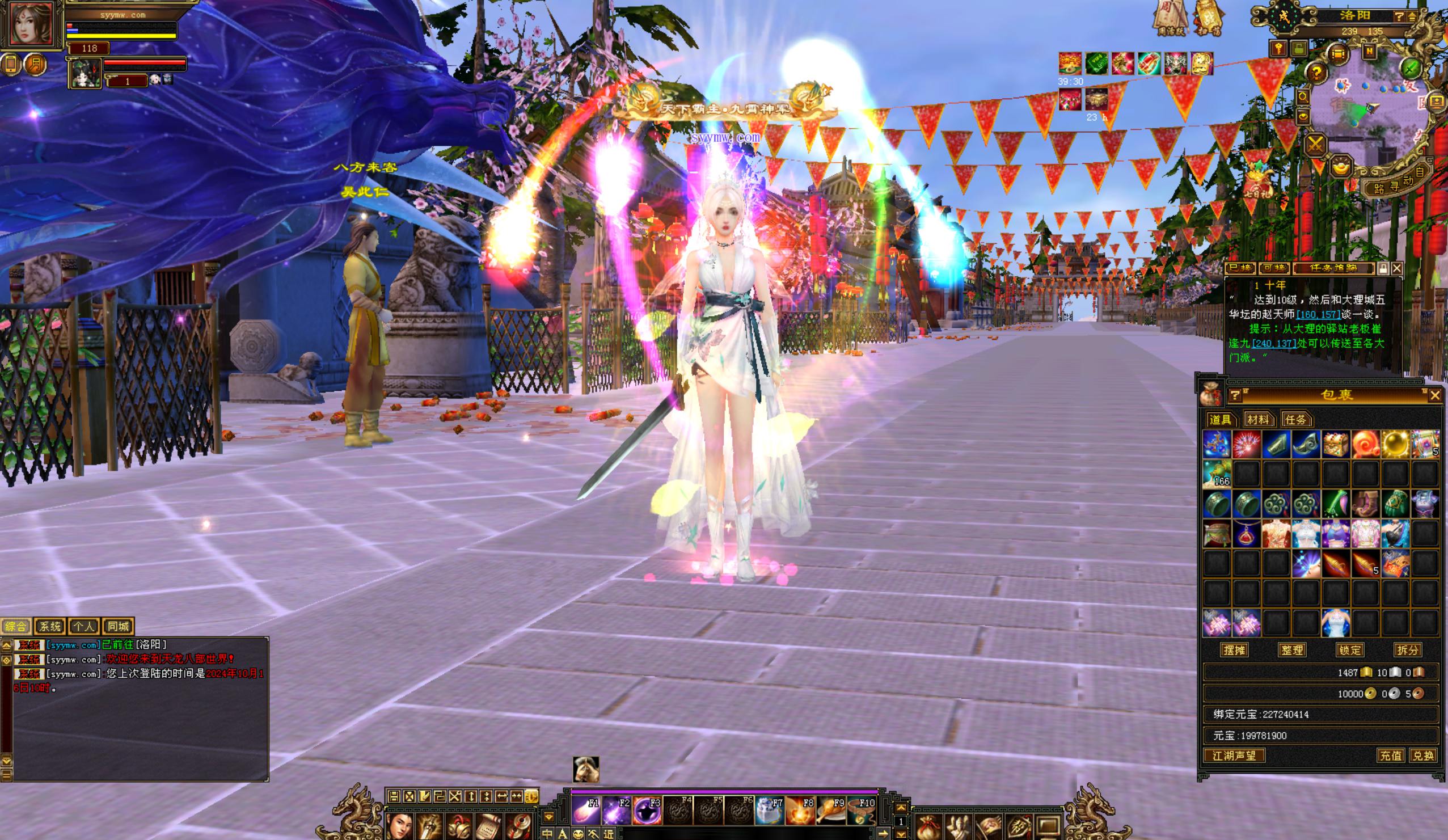This screenshot has height=840, width=1448.
Task: Click the 兑换 exchange button
Action: pyautogui.click(x=1422, y=755)
